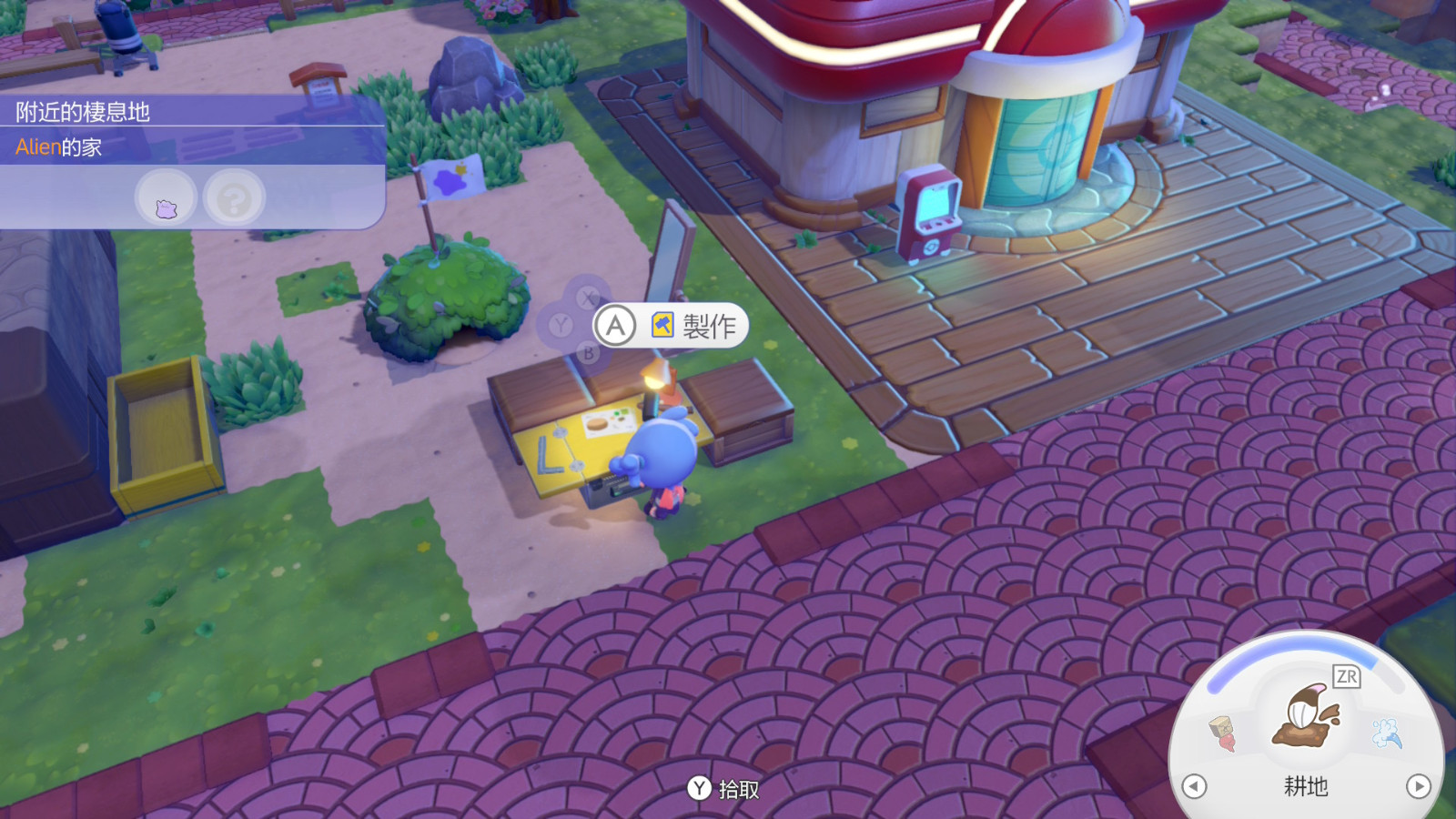Screen dimensions: 1456x819
Task: Activate the 耕地 tilling ability icon
Action: click(1306, 717)
